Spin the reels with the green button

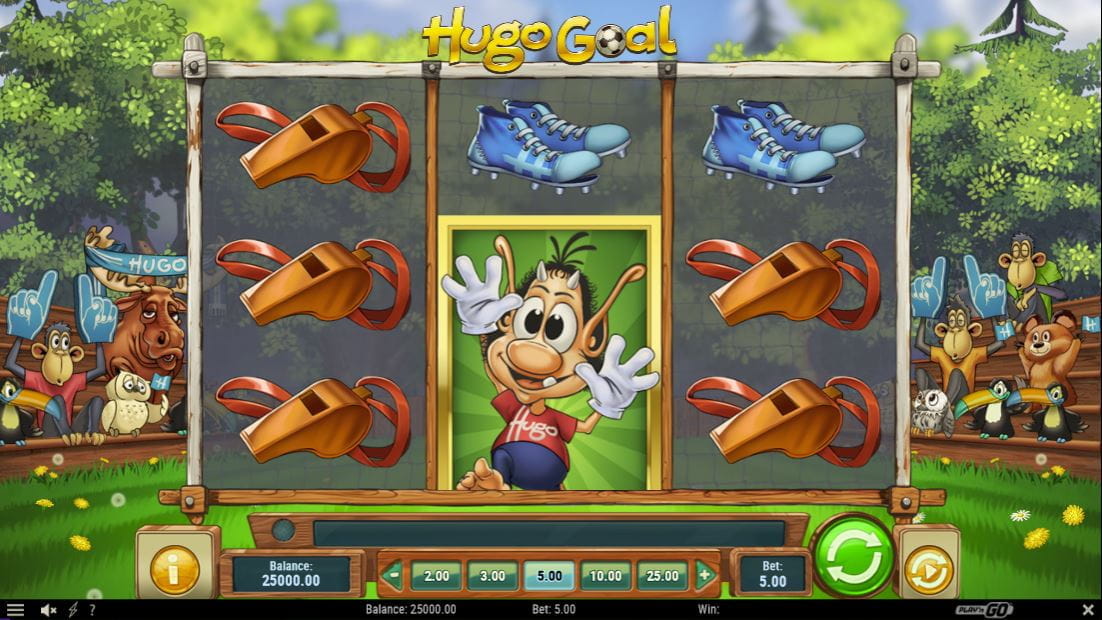click(x=853, y=556)
